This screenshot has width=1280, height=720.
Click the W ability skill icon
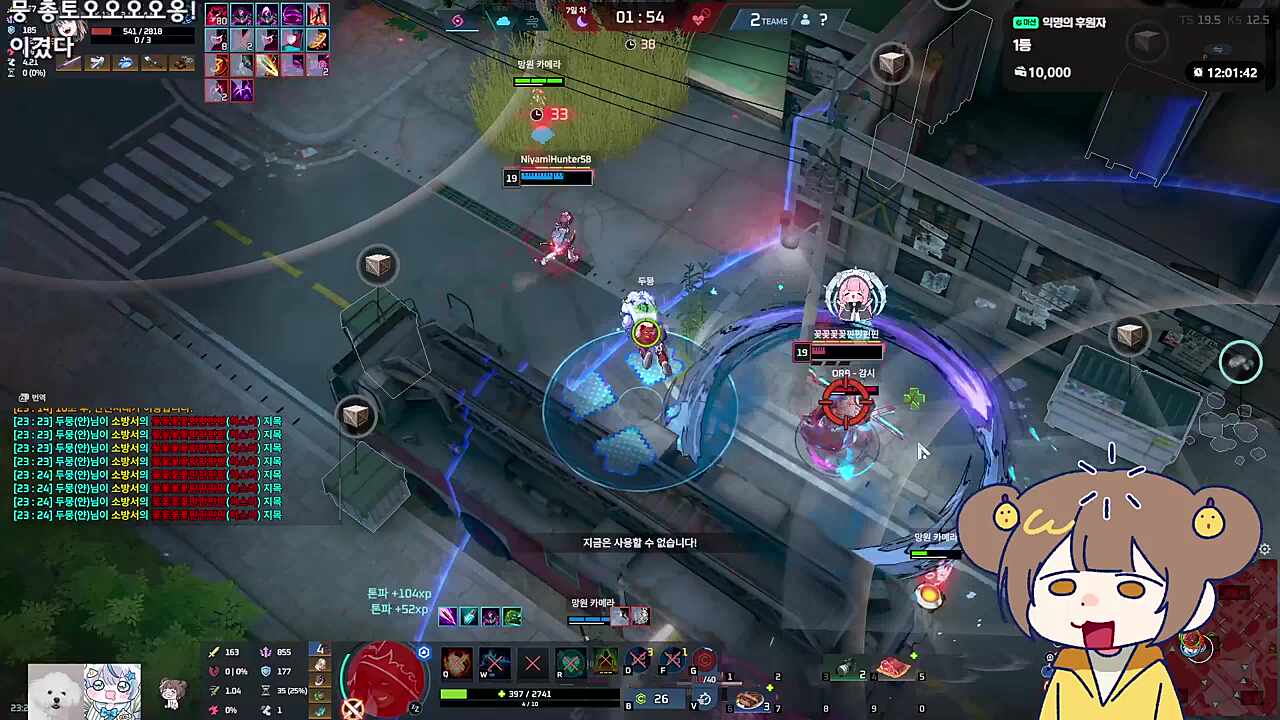coord(493,662)
